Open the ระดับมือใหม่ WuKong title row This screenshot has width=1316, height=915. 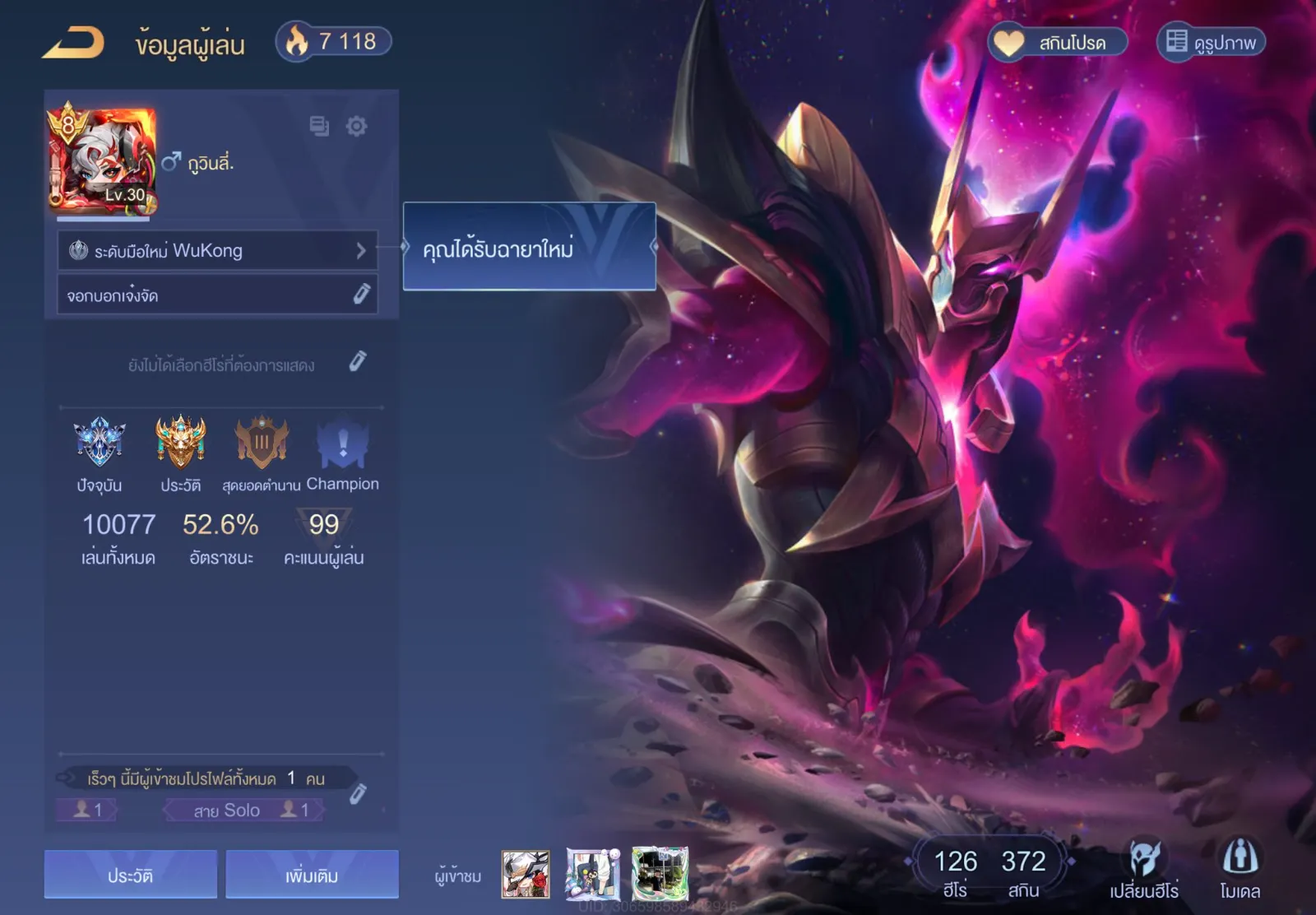[217, 250]
